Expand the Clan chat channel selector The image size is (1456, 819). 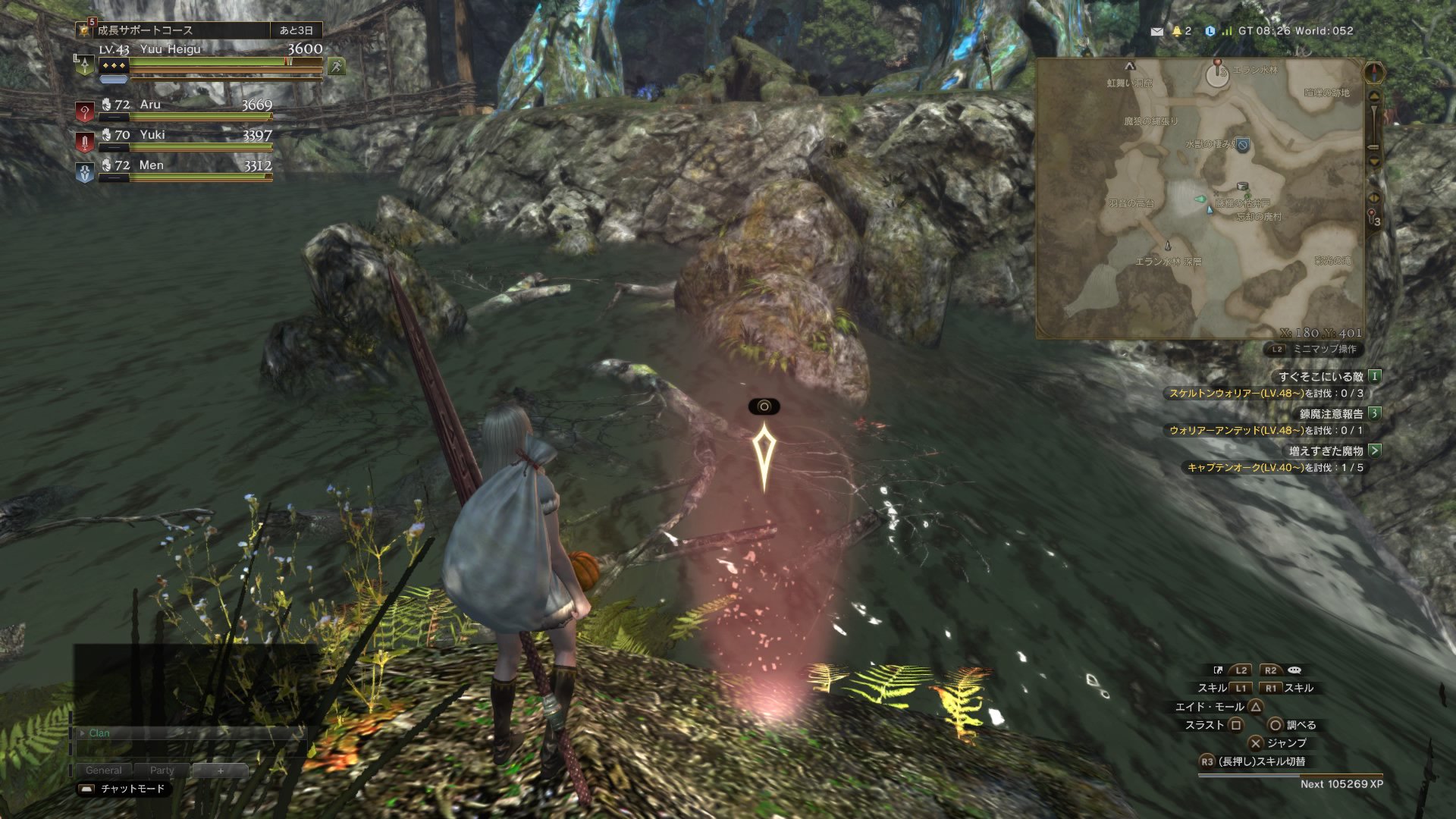coord(83,733)
